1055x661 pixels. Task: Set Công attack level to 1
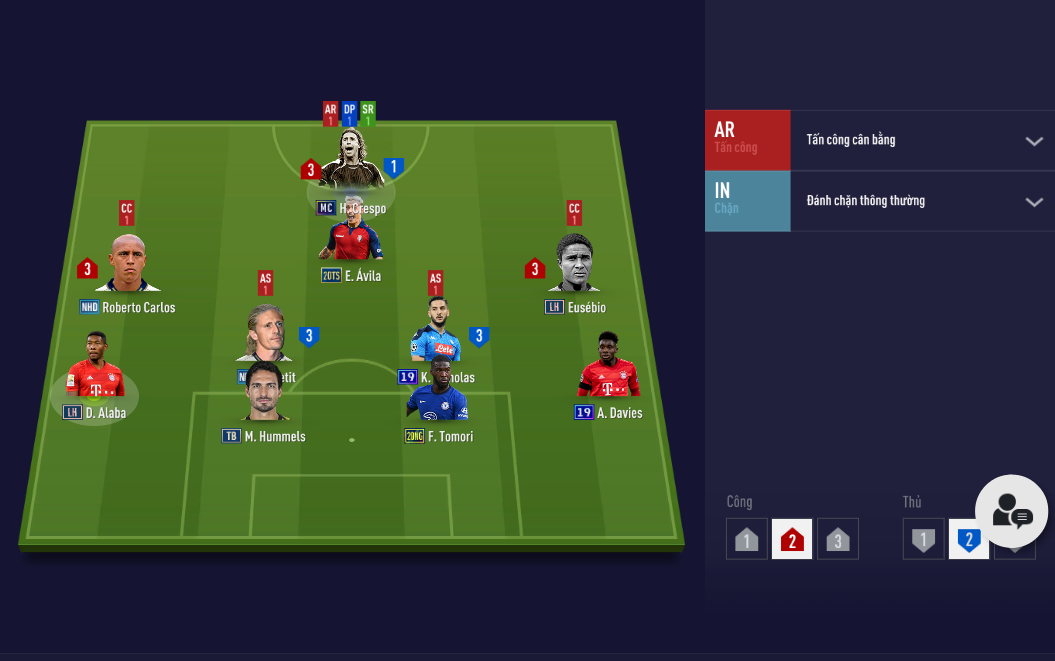(746, 539)
